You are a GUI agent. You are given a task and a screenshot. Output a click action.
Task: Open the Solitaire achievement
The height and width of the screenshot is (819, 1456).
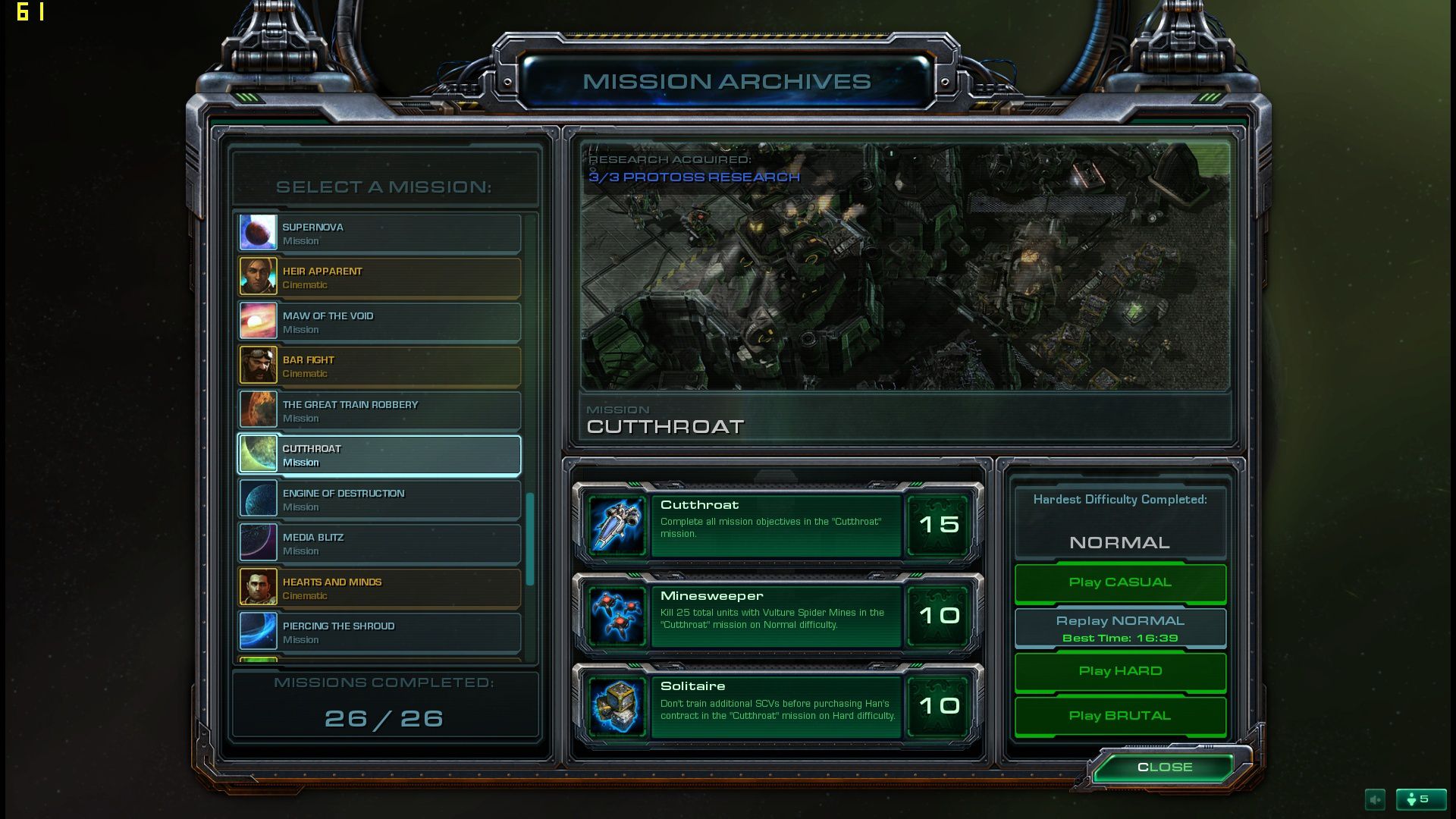click(x=777, y=707)
